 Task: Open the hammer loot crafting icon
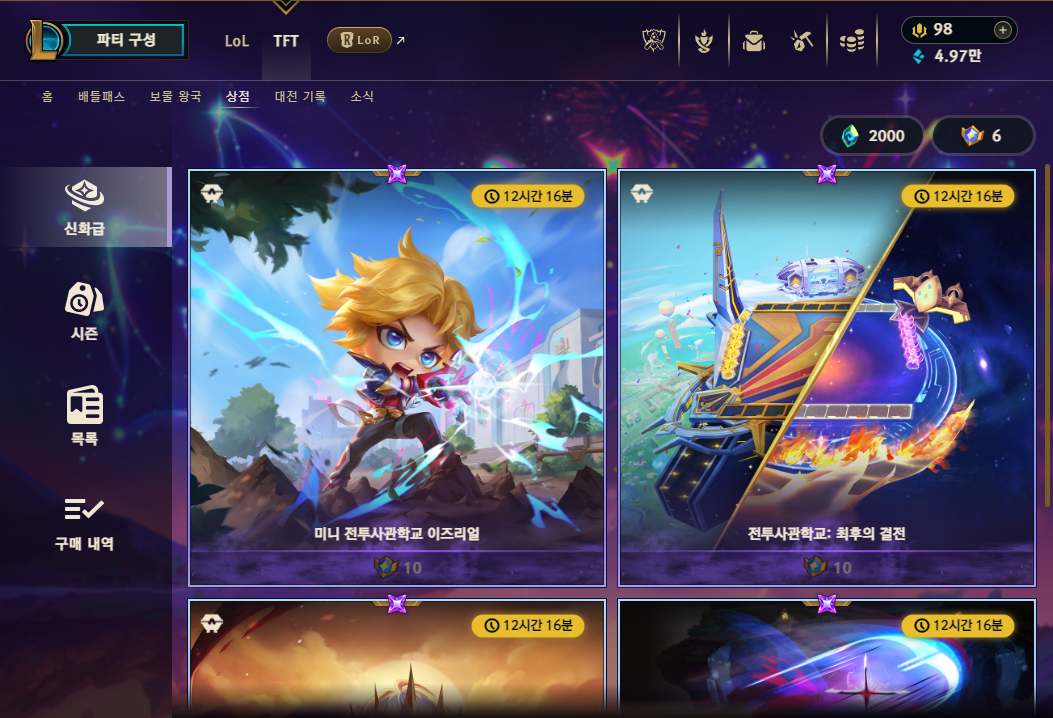(802, 41)
